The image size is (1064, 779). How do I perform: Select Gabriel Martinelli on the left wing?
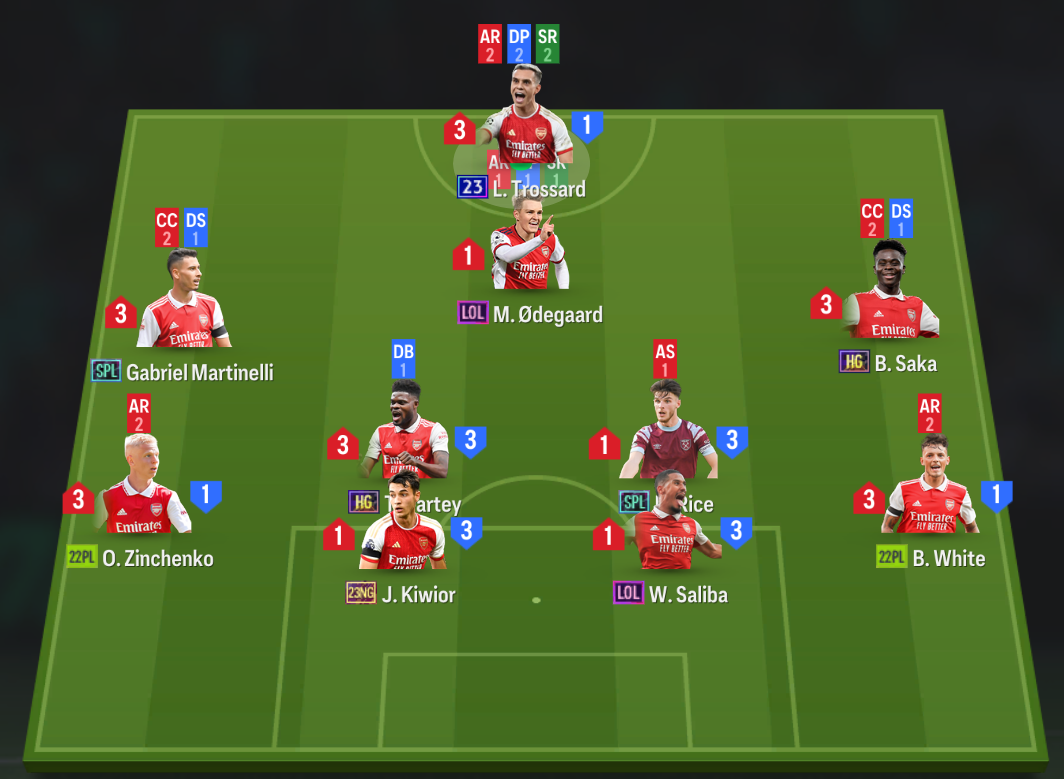pyautogui.click(x=183, y=303)
